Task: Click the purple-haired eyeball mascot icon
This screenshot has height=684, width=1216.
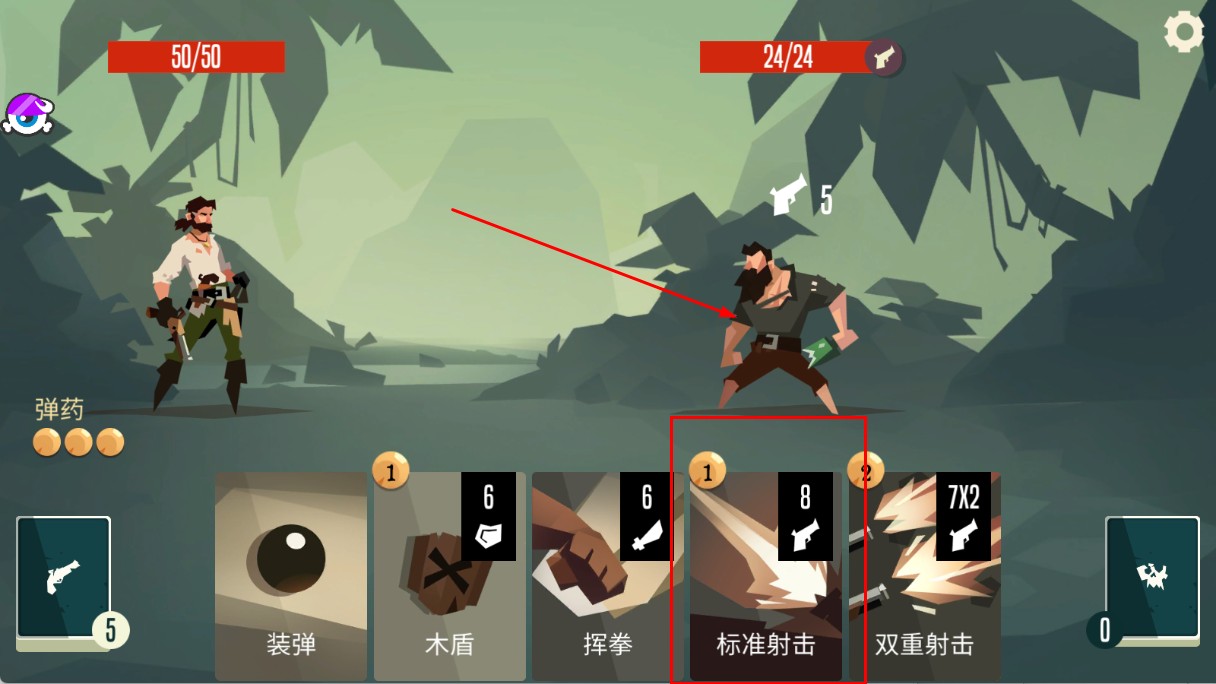Action: click(x=27, y=114)
